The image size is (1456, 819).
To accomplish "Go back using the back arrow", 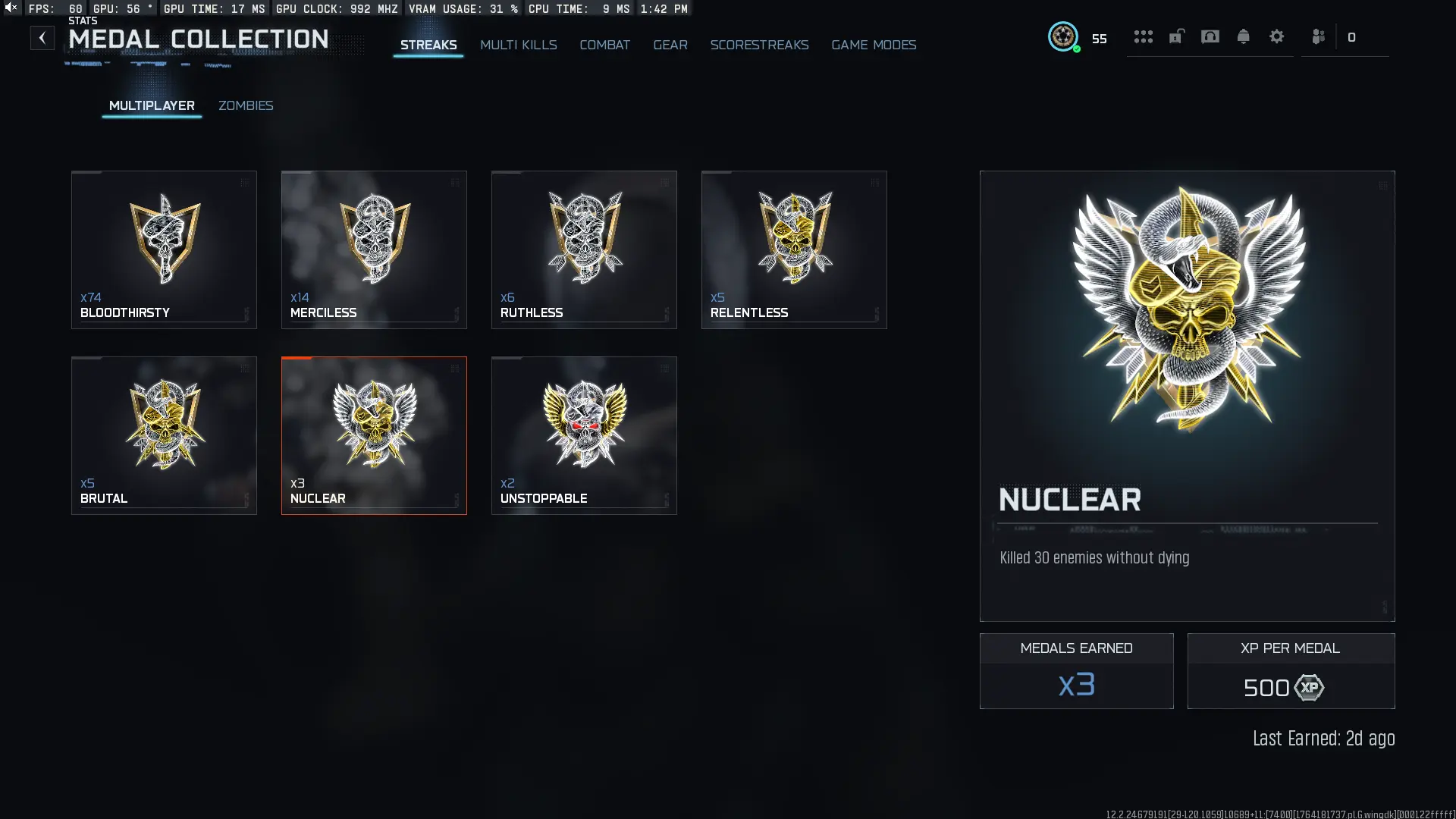I will click(42, 37).
